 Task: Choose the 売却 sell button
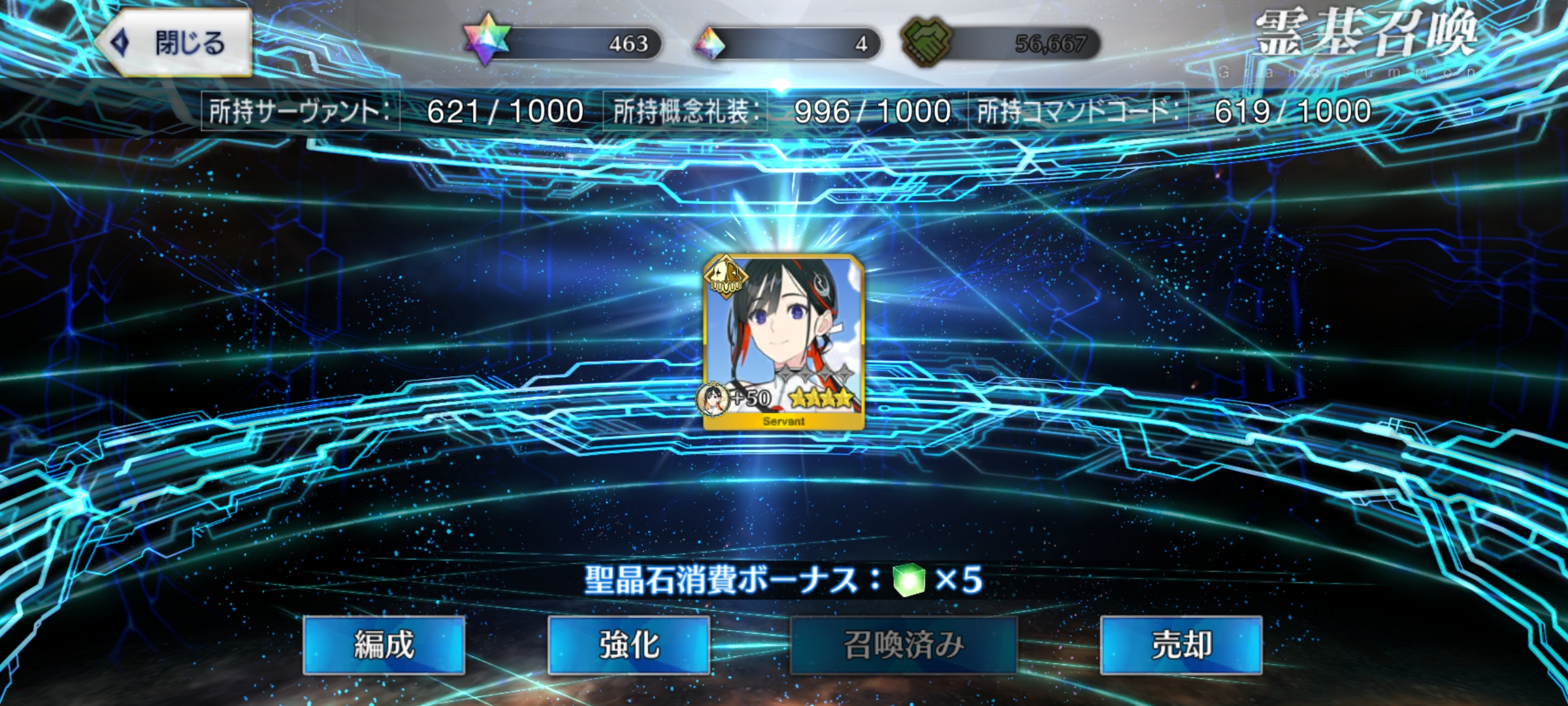click(1181, 645)
